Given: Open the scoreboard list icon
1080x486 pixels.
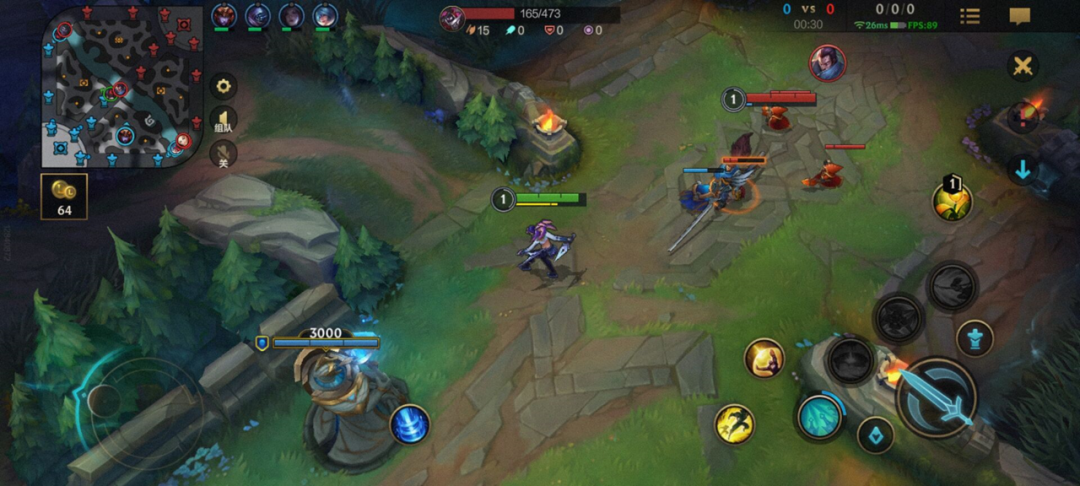Looking at the screenshot, I should 970,16.
